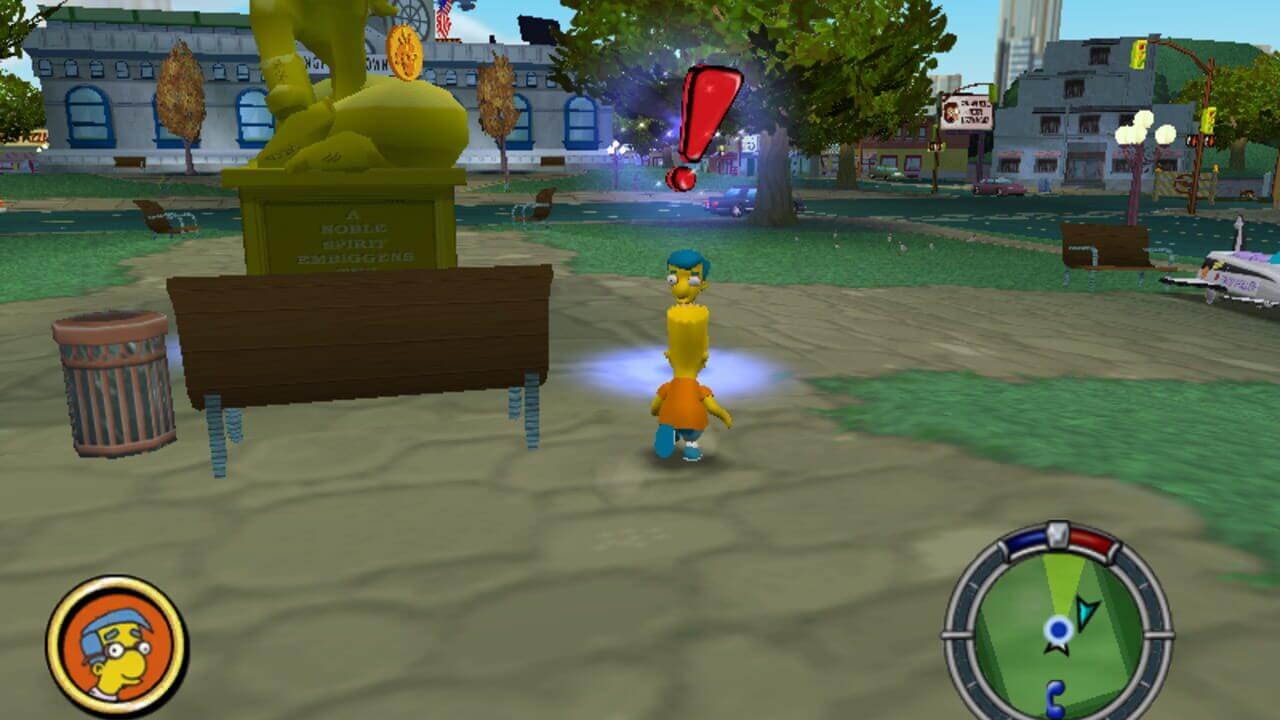The width and height of the screenshot is (1280, 720).
Task: Click the Milhouse character portrait icon
Action: click(116, 645)
